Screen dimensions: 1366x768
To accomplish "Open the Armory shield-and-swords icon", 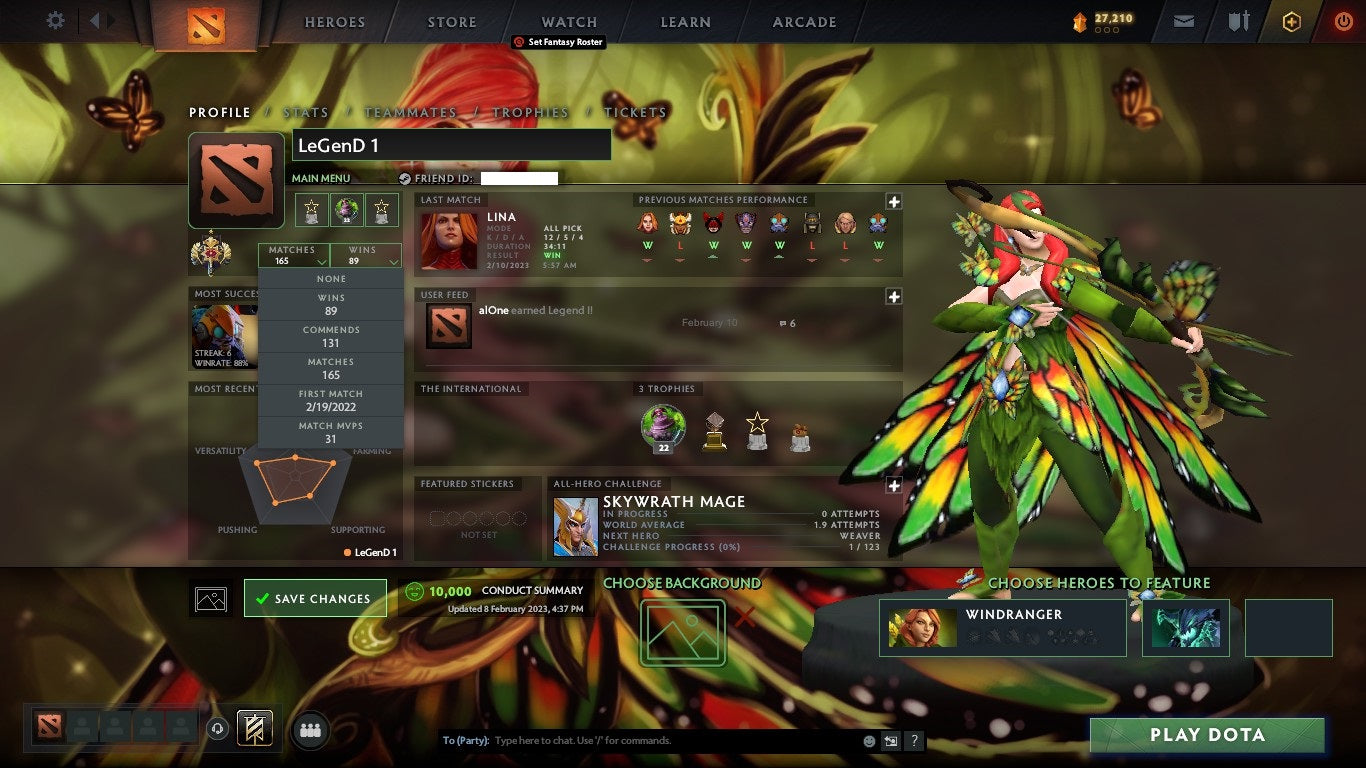I will (x=1240, y=20).
